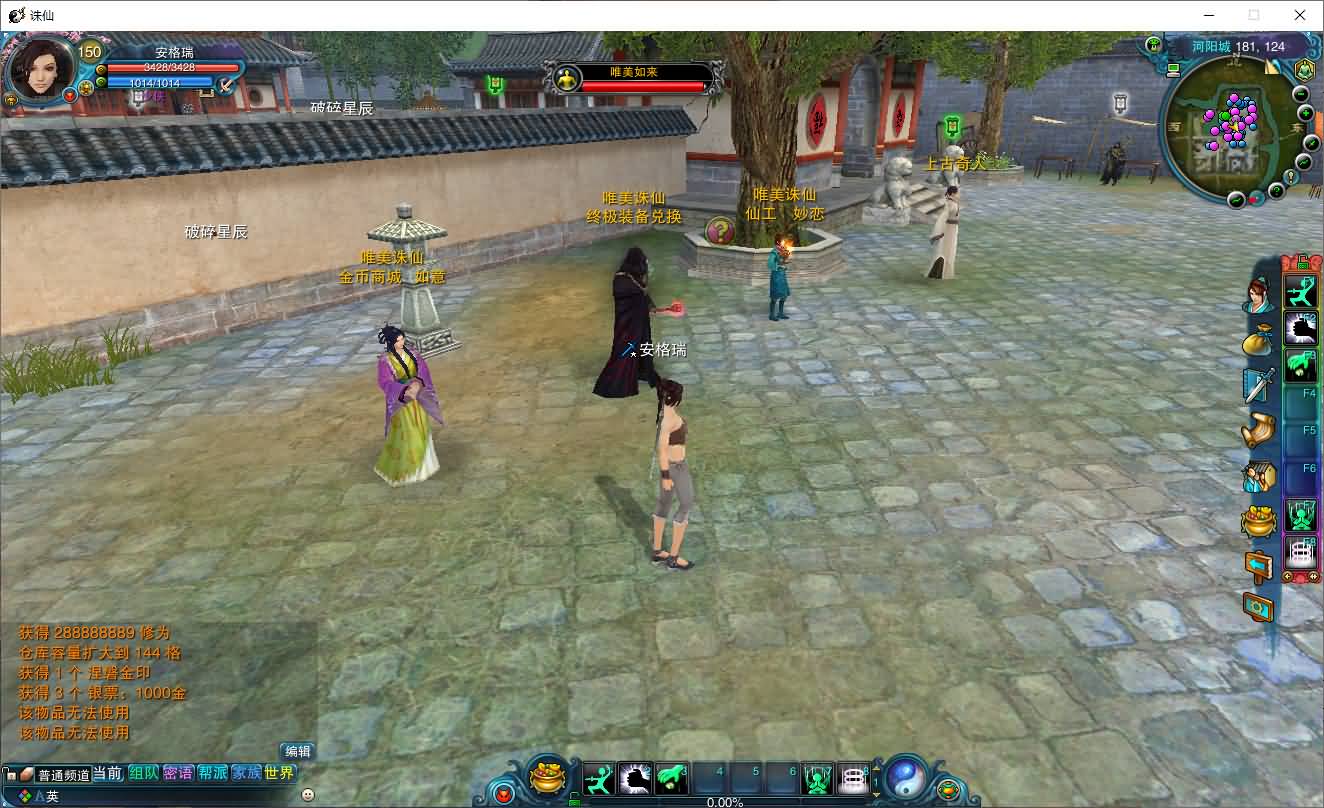Use the white fist skill in slot 2

pyautogui.click(x=635, y=778)
